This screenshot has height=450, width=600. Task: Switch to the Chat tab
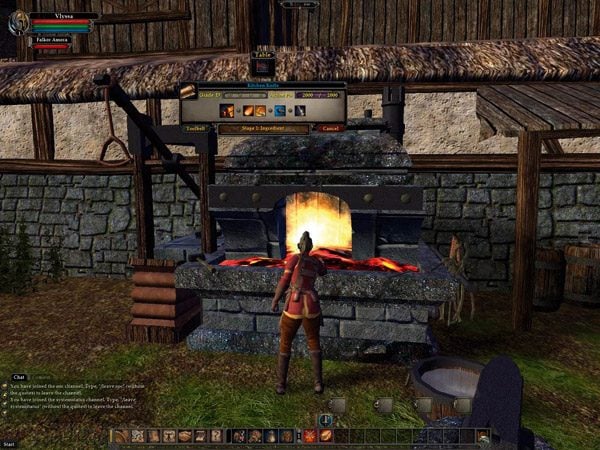pyautogui.click(x=18, y=377)
